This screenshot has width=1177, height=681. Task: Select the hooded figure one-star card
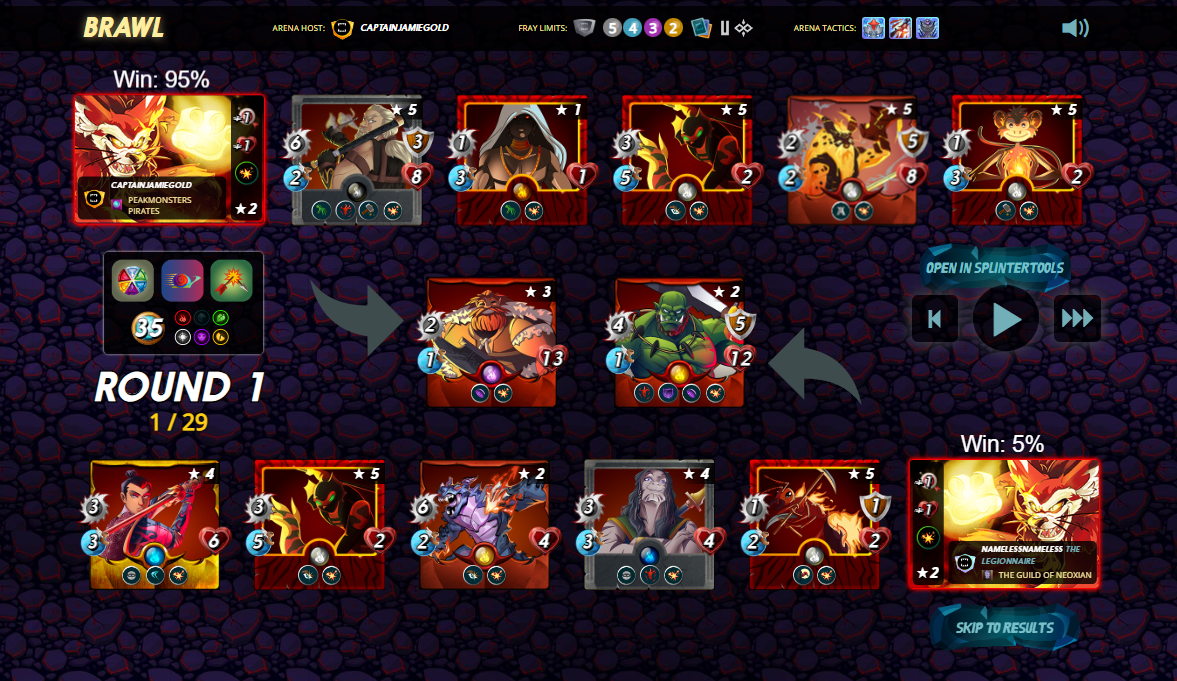click(x=521, y=160)
